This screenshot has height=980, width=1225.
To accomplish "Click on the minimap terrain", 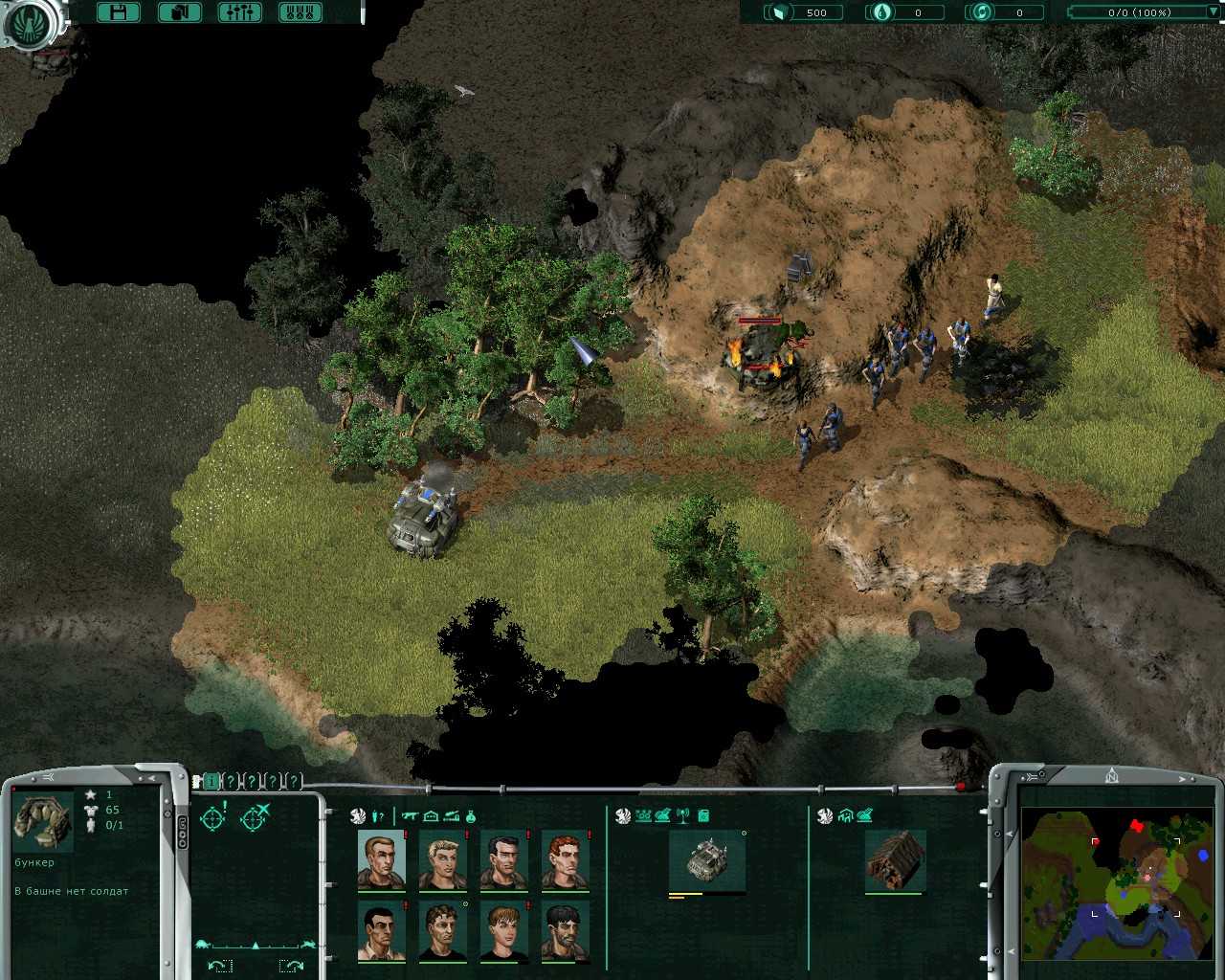I will [1118, 883].
